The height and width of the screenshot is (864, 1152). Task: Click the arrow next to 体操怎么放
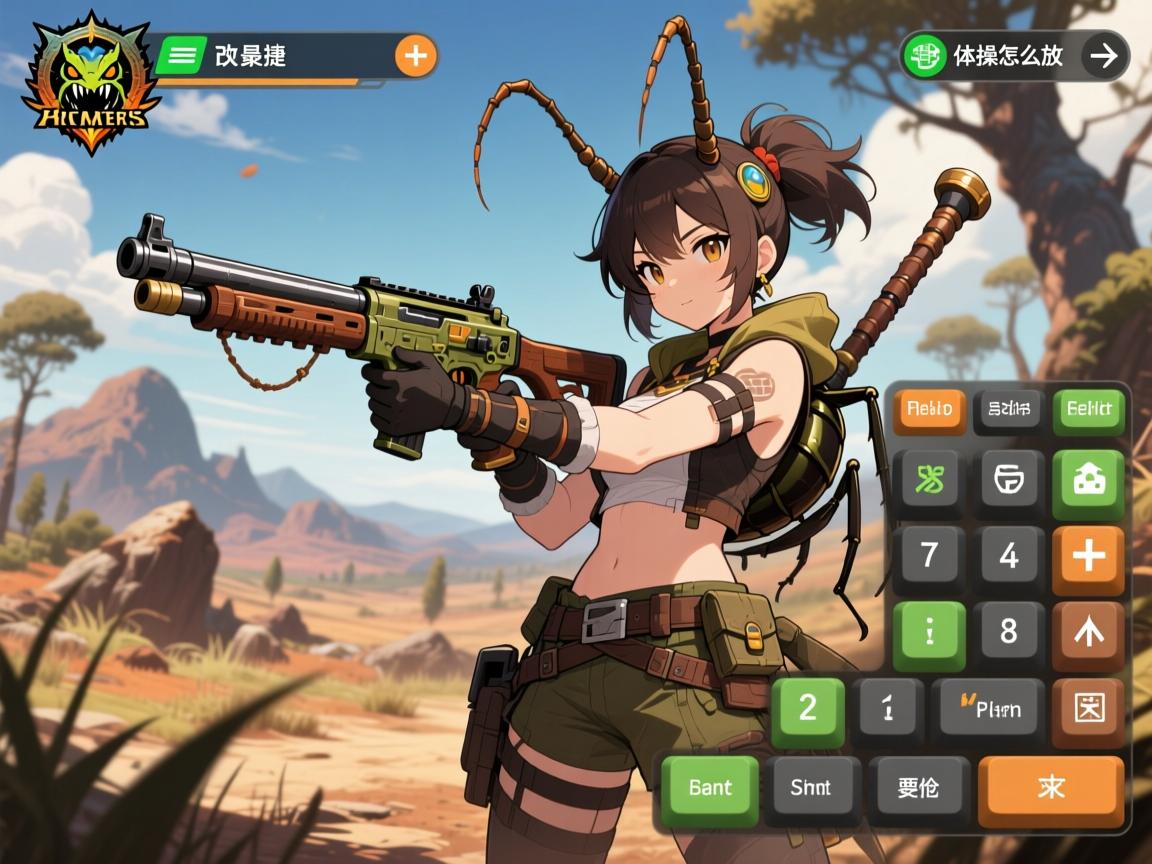click(x=1104, y=56)
